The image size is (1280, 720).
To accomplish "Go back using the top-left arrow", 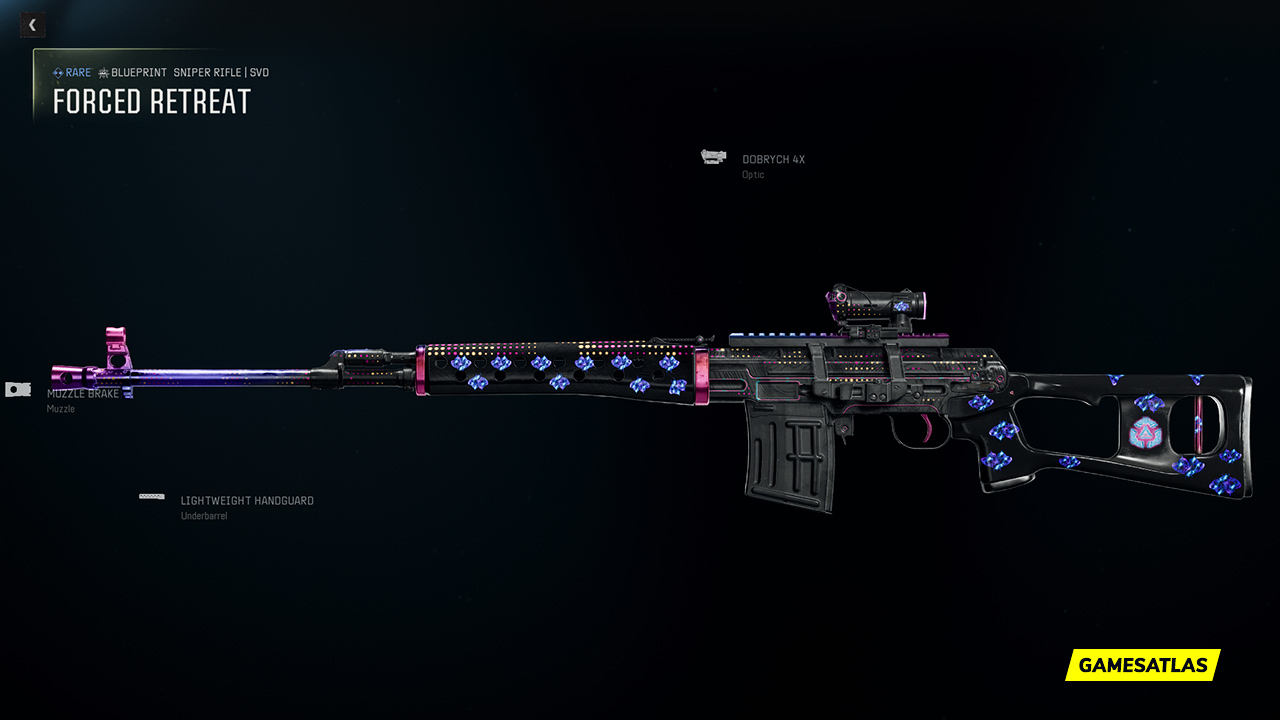I will [32, 25].
